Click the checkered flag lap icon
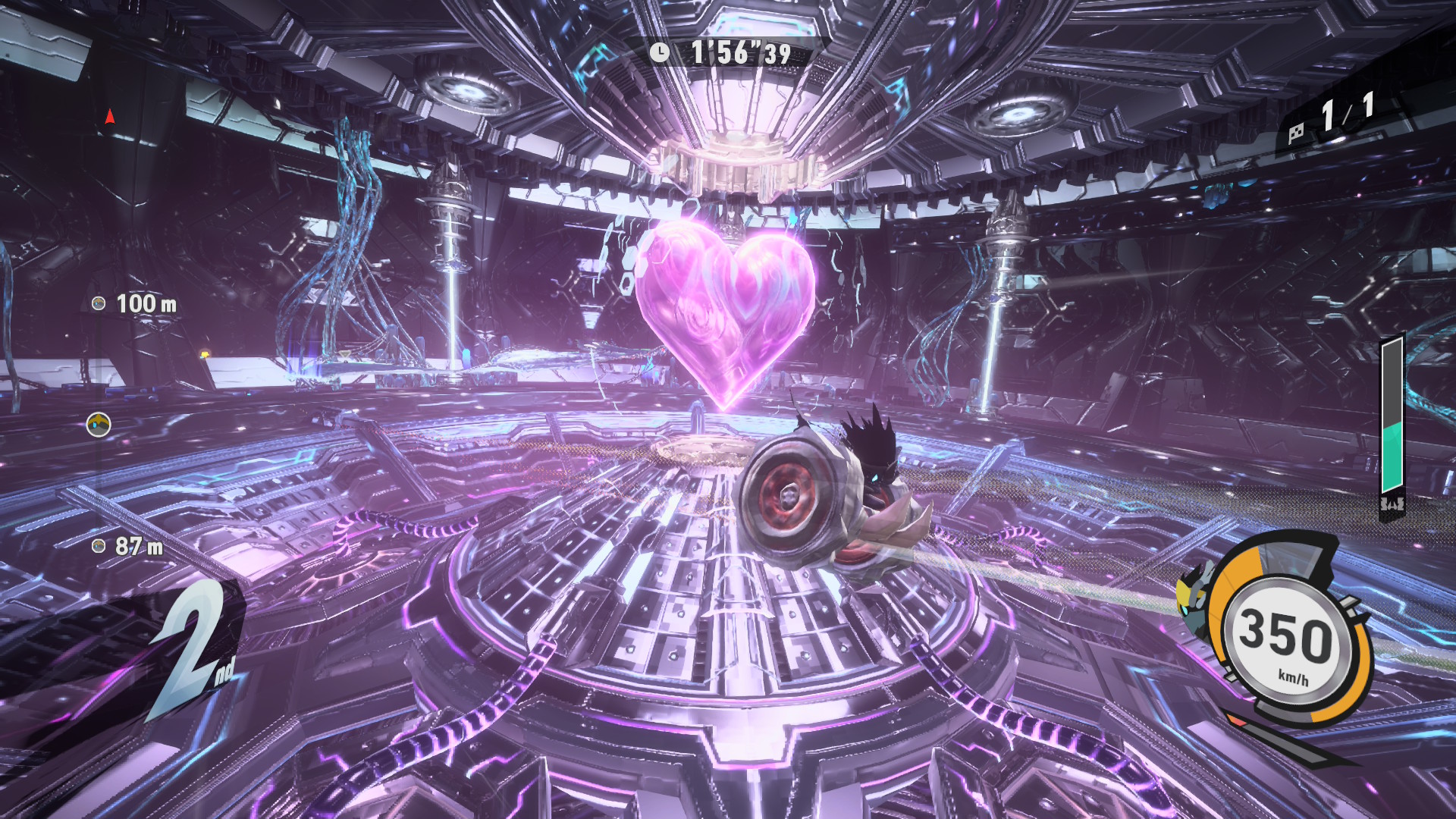1456x819 pixels. [x=1296, y=133]
